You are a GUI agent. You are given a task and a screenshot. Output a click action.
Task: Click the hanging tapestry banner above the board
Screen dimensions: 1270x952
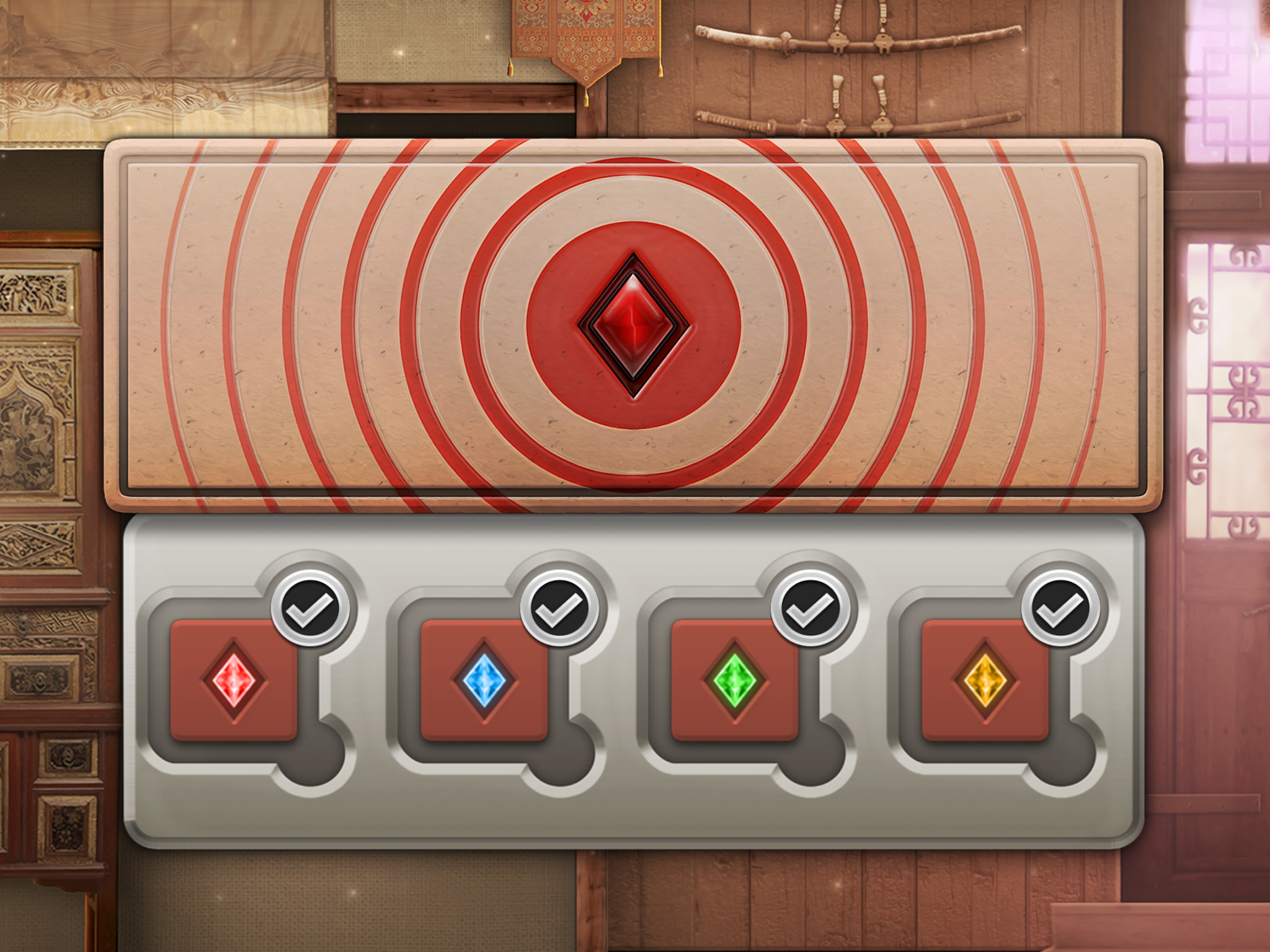point(583,43)
